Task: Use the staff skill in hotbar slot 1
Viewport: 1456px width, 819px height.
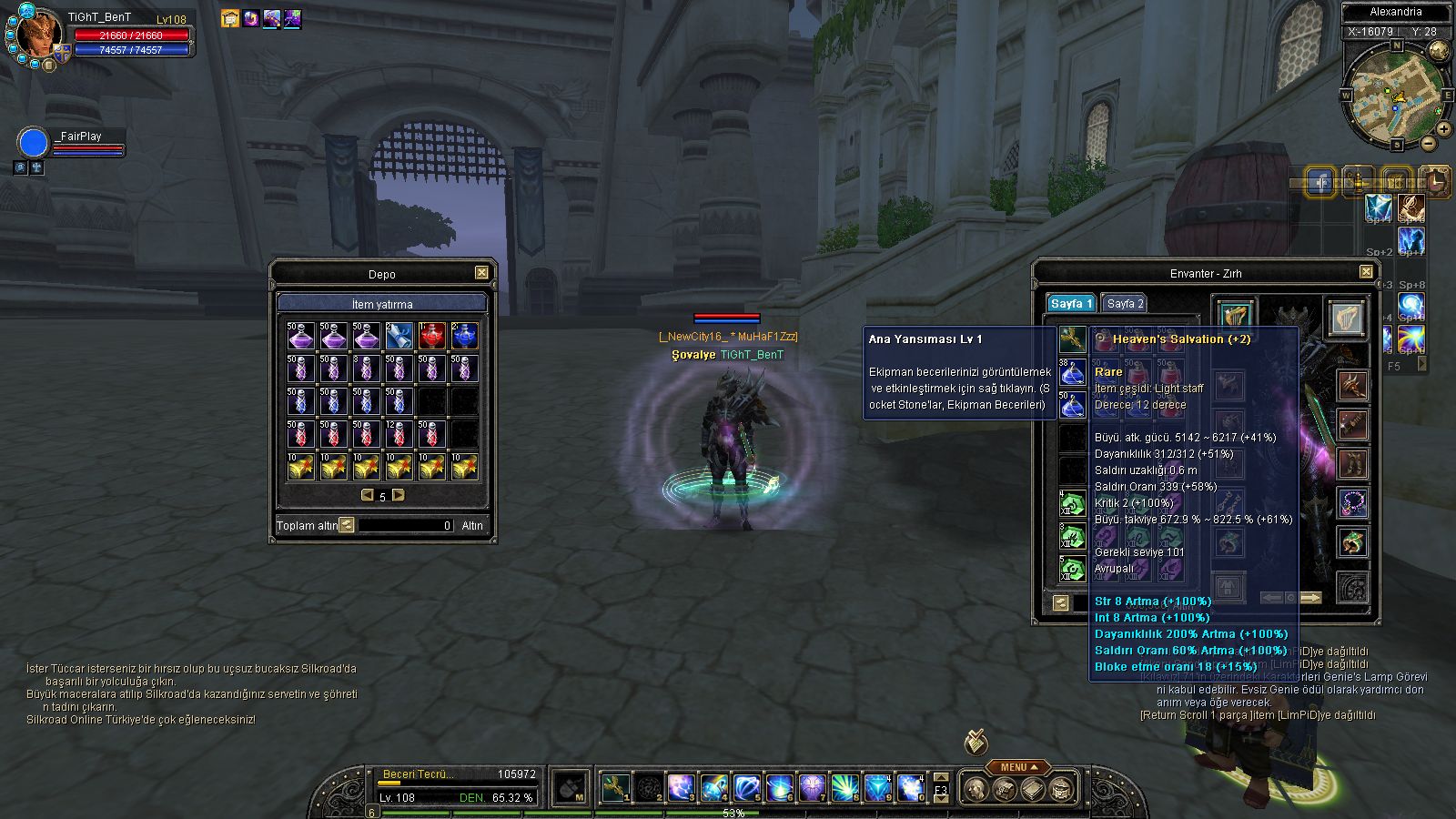Action: tap(615, 787)
